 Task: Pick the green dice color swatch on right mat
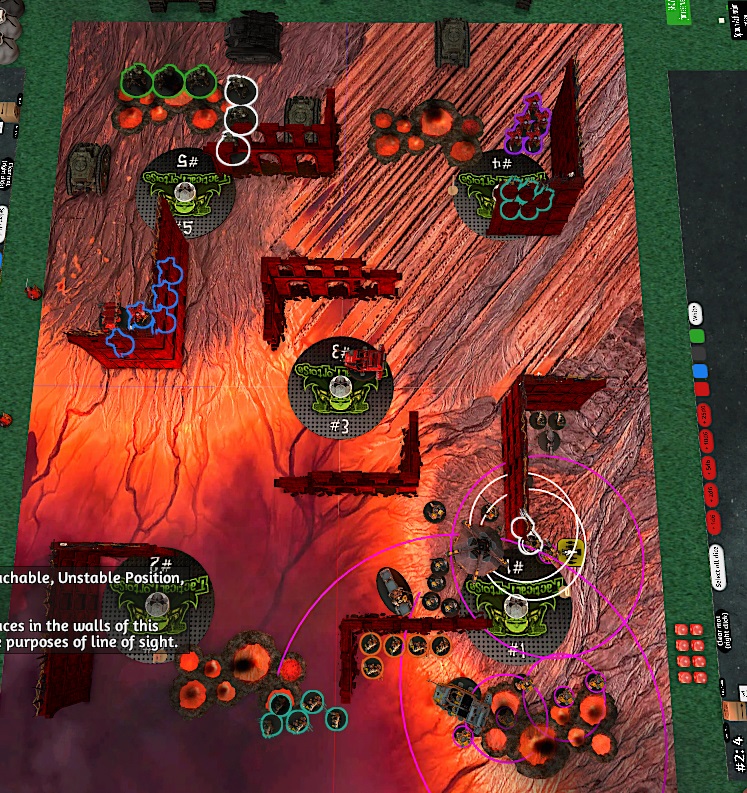[x=699, y=336]
